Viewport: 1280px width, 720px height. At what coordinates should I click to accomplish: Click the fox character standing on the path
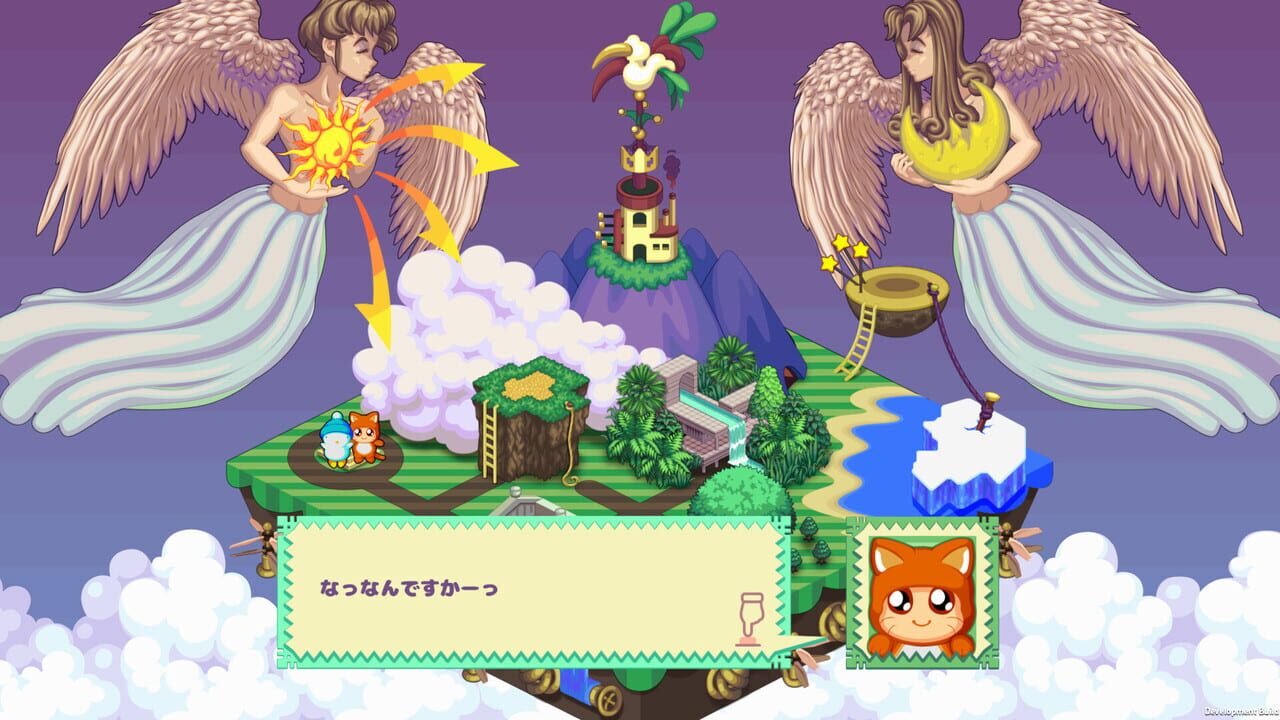pyautogui.click(x=368, y=435)
